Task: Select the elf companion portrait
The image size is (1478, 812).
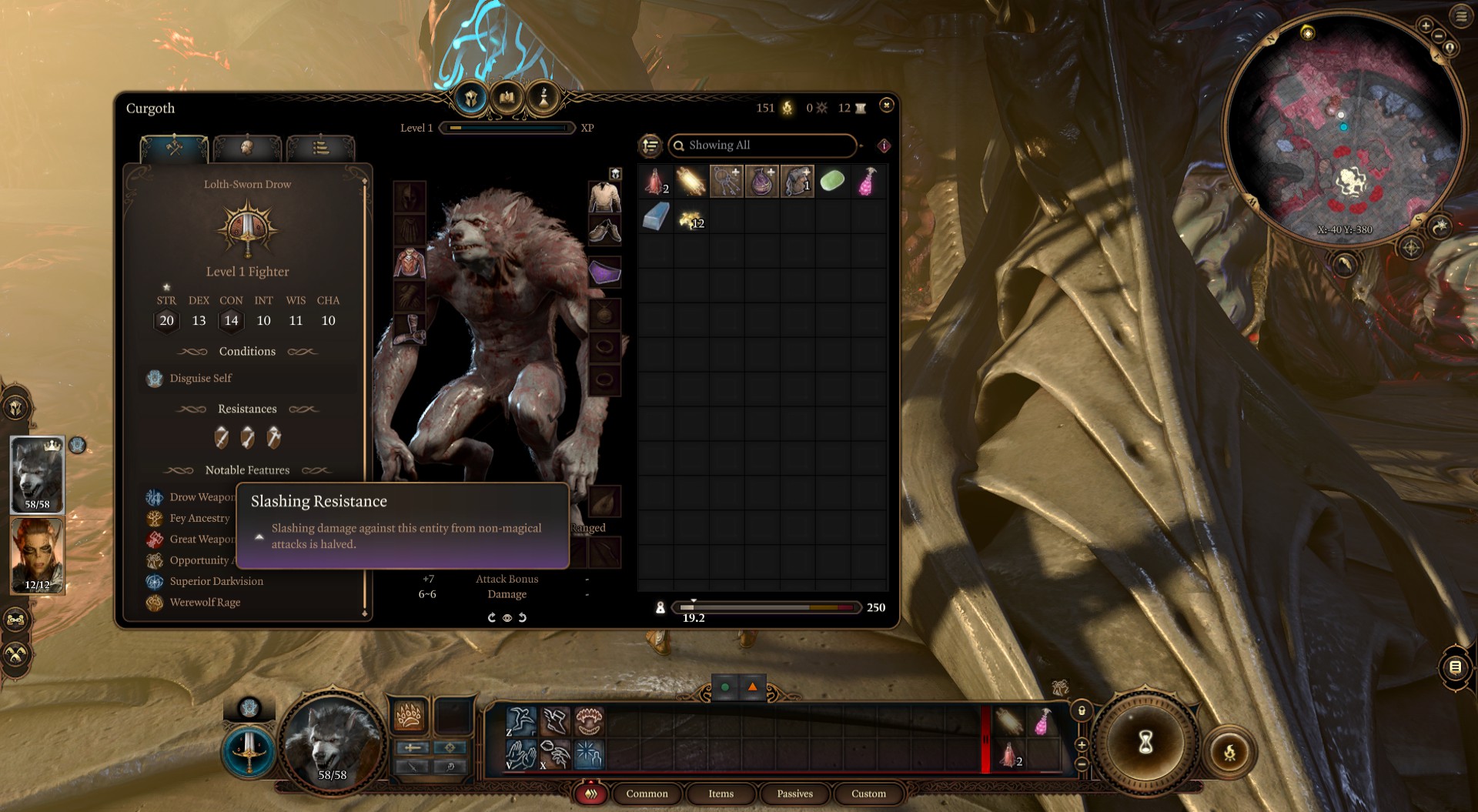Action: click(x=37, y=556)
